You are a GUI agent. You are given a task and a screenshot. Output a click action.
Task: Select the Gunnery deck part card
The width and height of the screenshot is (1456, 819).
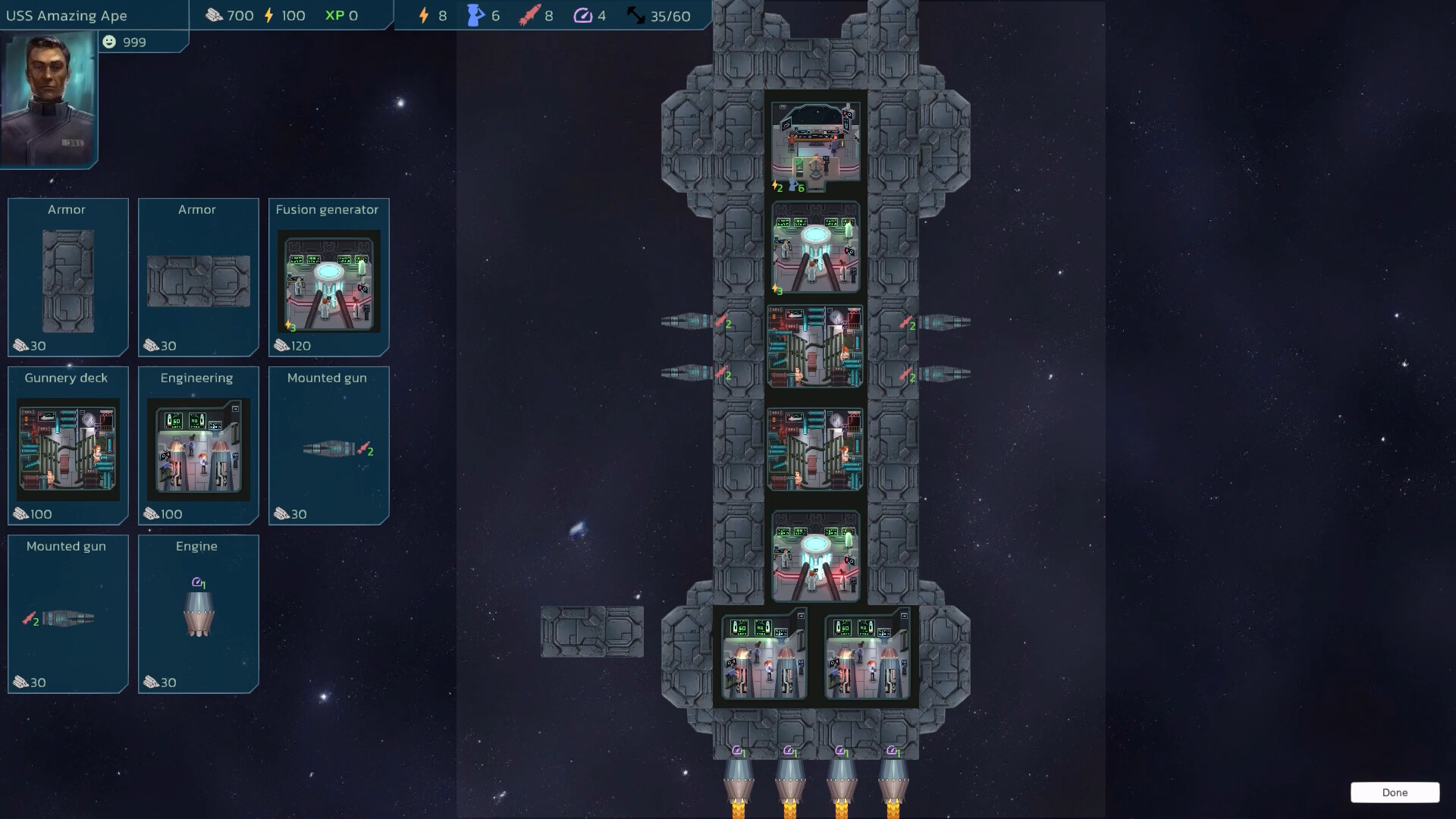(68, 446)
